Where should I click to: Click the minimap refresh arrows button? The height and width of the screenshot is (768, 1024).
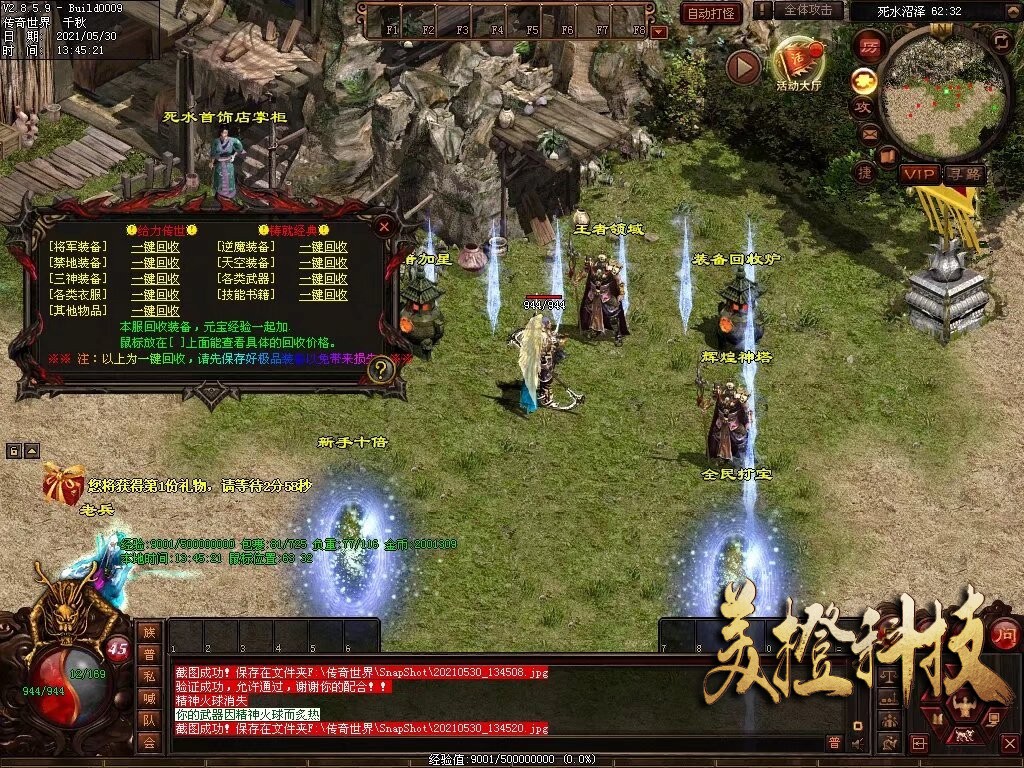[1001, 40]
